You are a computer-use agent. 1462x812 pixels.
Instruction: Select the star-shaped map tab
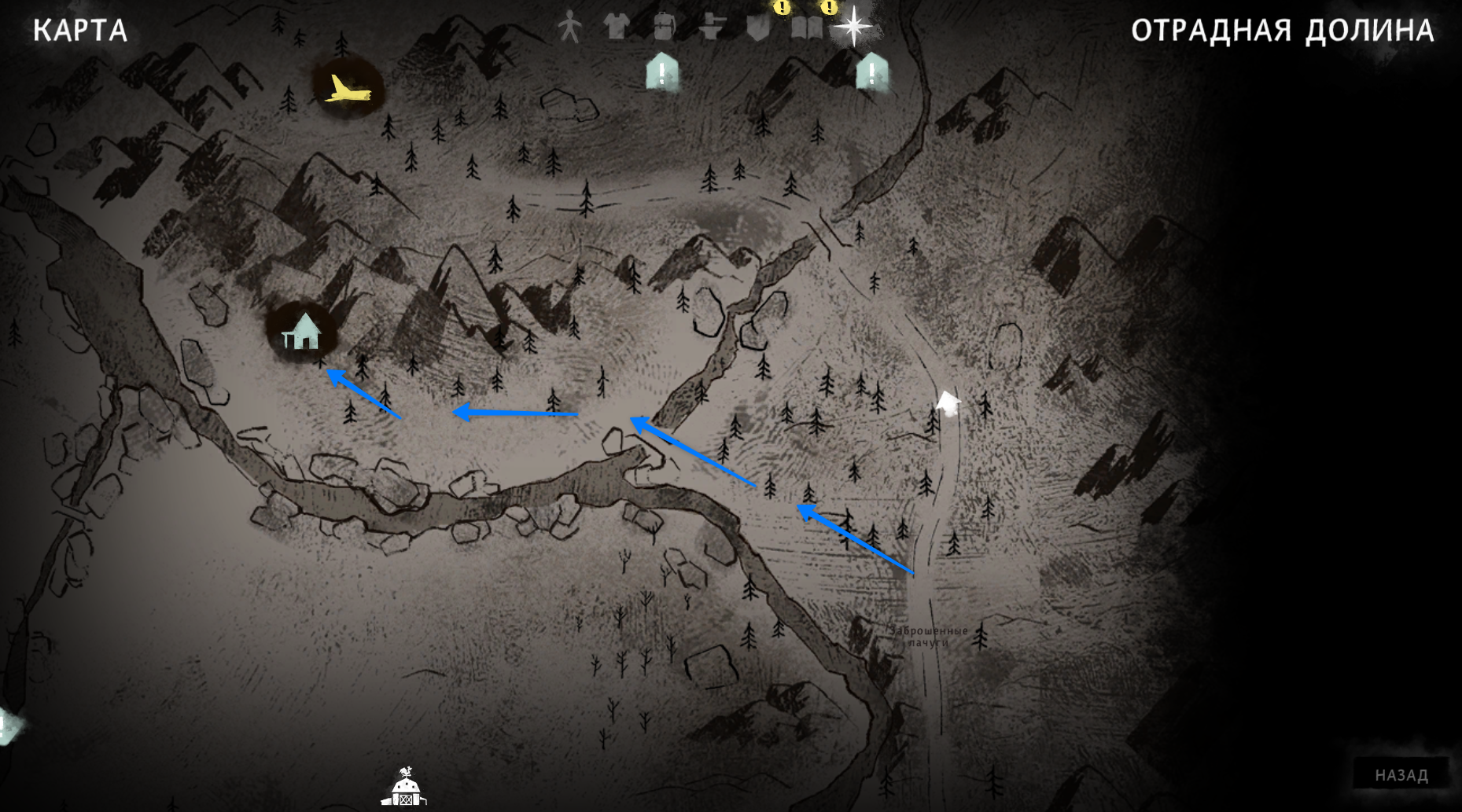pyautogui.click(x=853, y=27)
